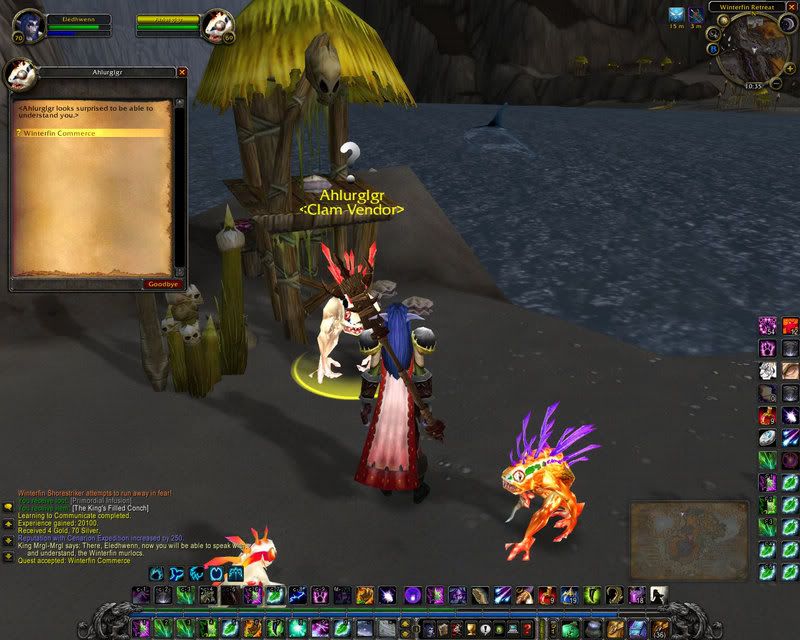800x640 pixels.
Task: Click the crossed-weapons buff icon with 3 m
Action: point(695,15)
